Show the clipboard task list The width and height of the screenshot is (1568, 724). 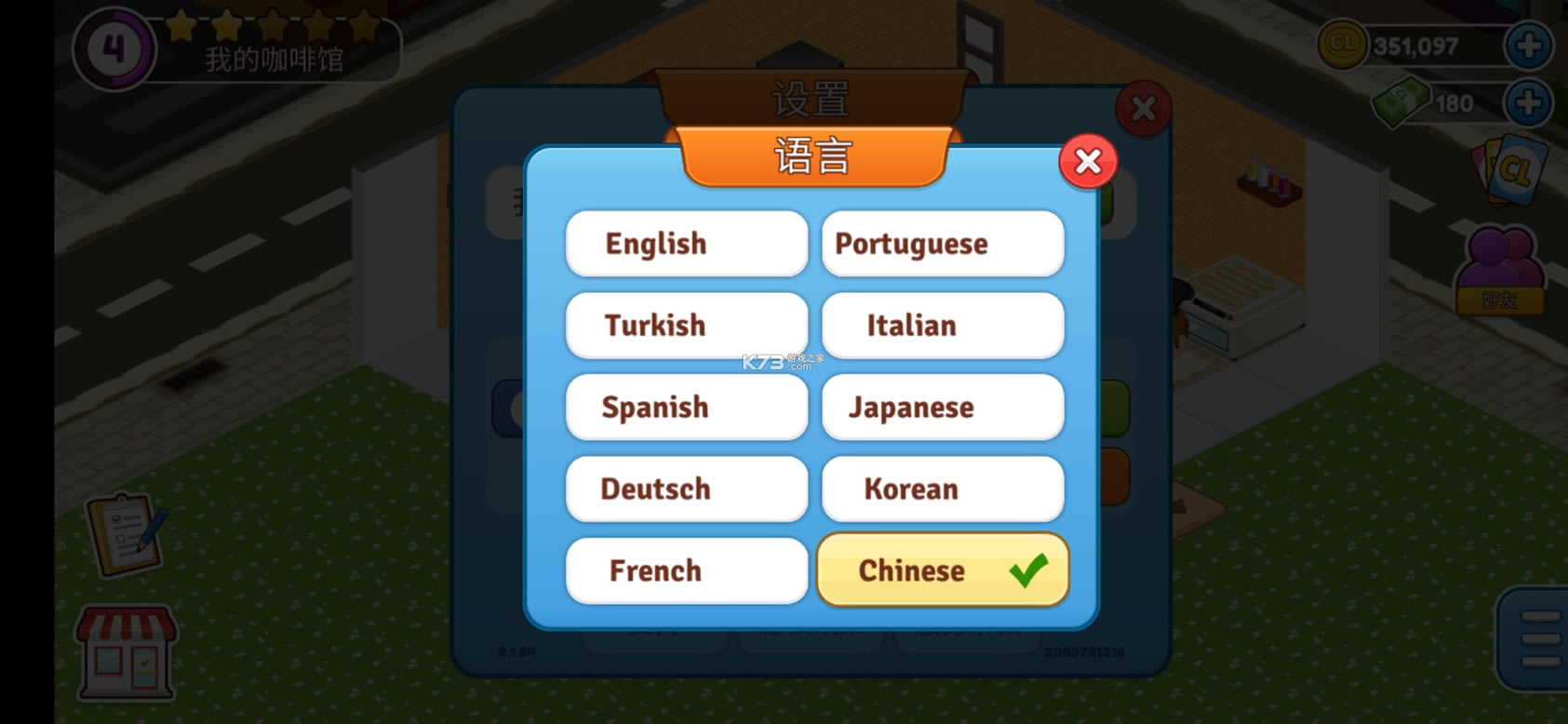pyautogui.click(x=127, y=533)
